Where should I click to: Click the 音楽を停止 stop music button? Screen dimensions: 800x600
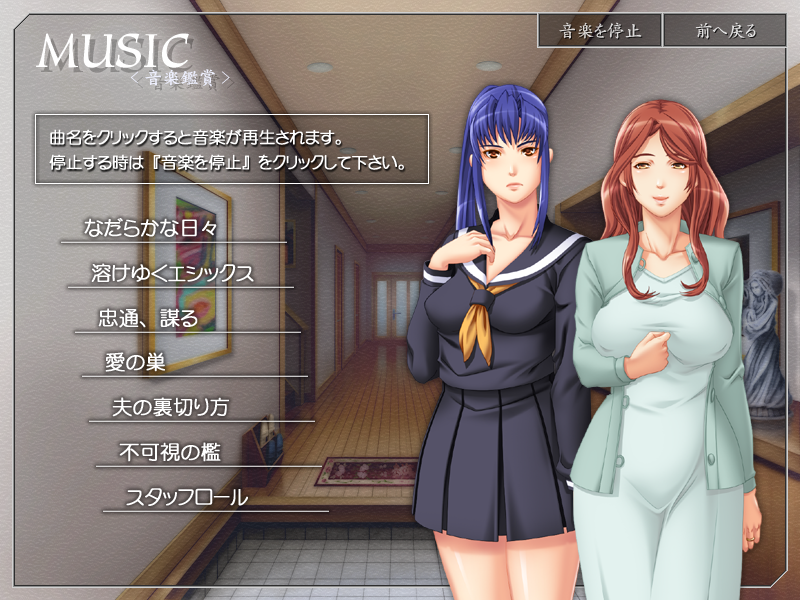(600, 31)
